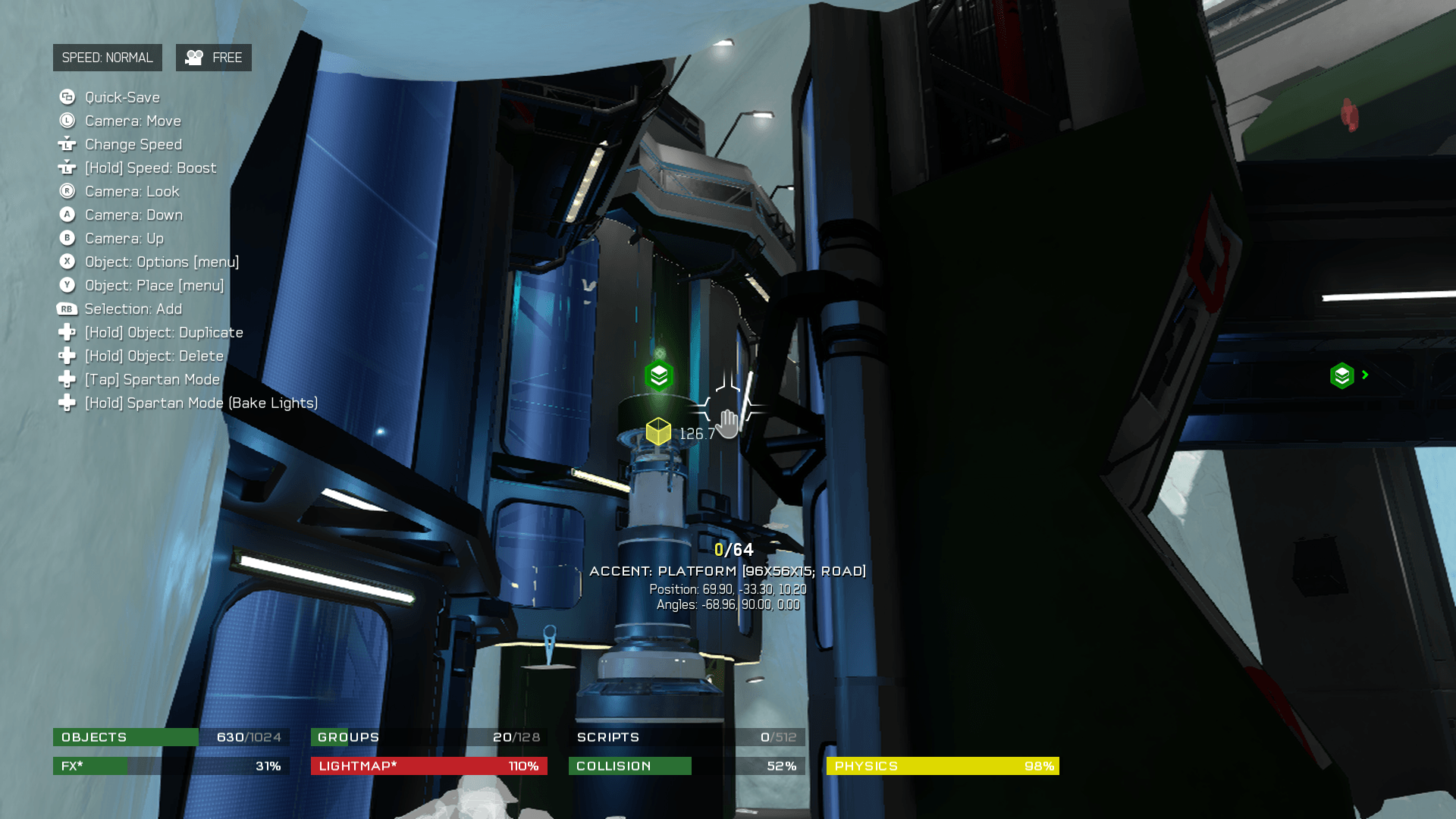Toggle Spartan Mode via the Tap Spartan Mode entry
The width and height of the screenshot is (1456, 819).
pos(151,379)
